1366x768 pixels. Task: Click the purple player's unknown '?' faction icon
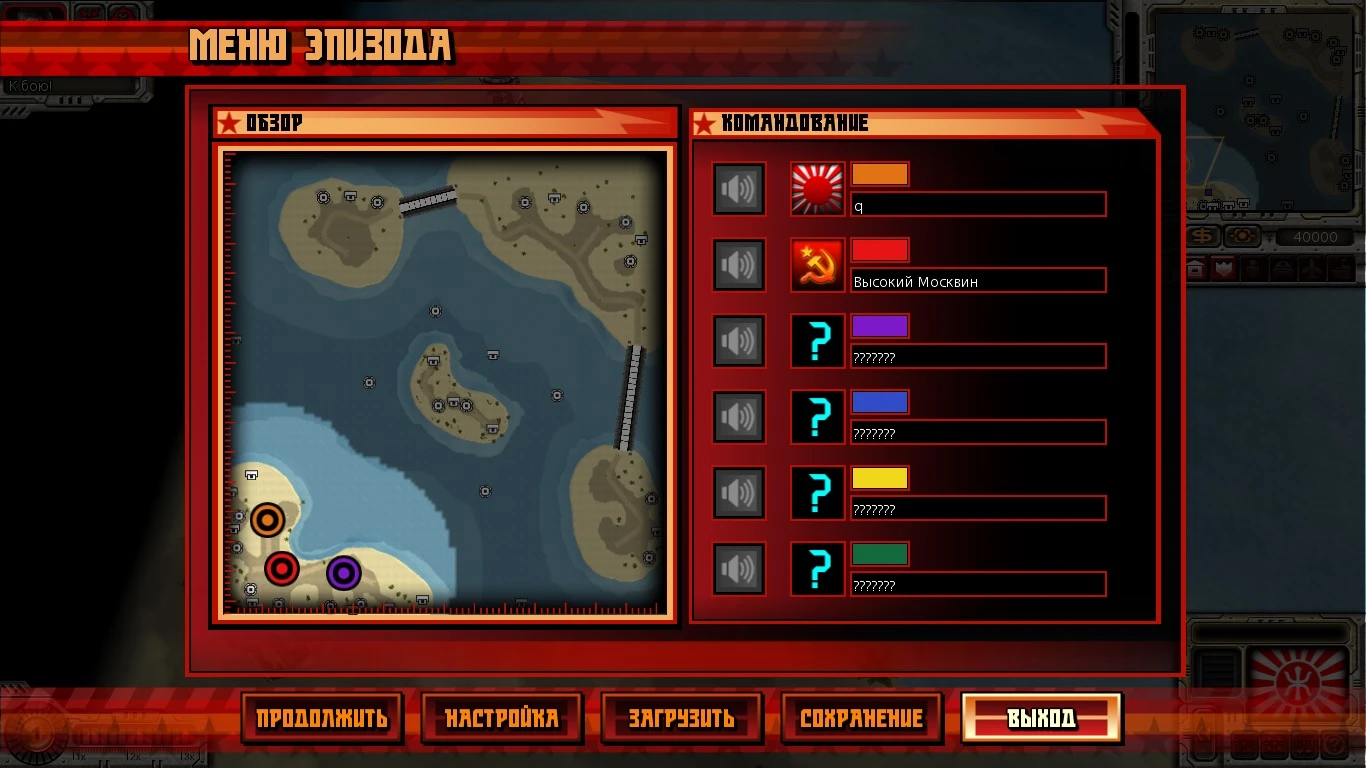[x=817, y=341]
